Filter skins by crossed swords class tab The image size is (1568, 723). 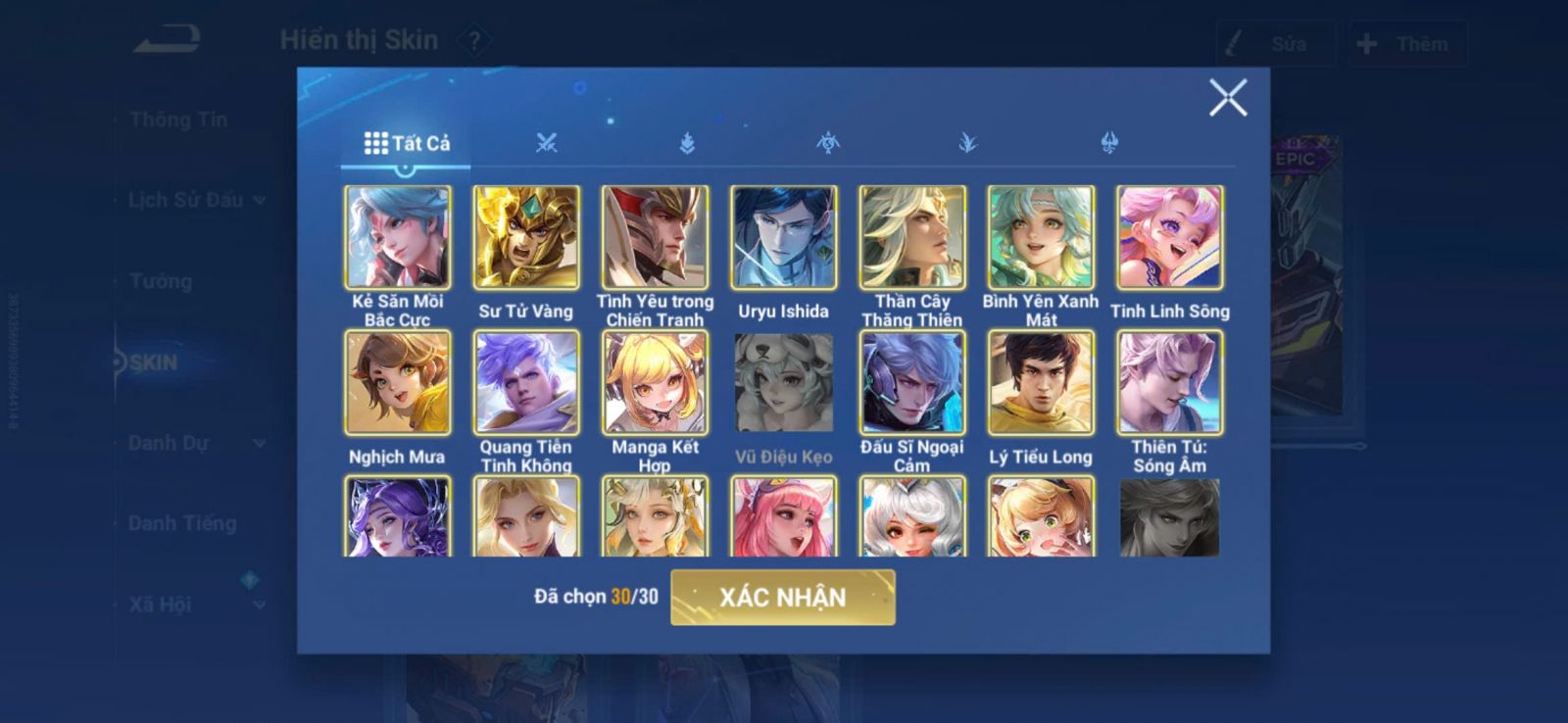[x=547, y=143]
